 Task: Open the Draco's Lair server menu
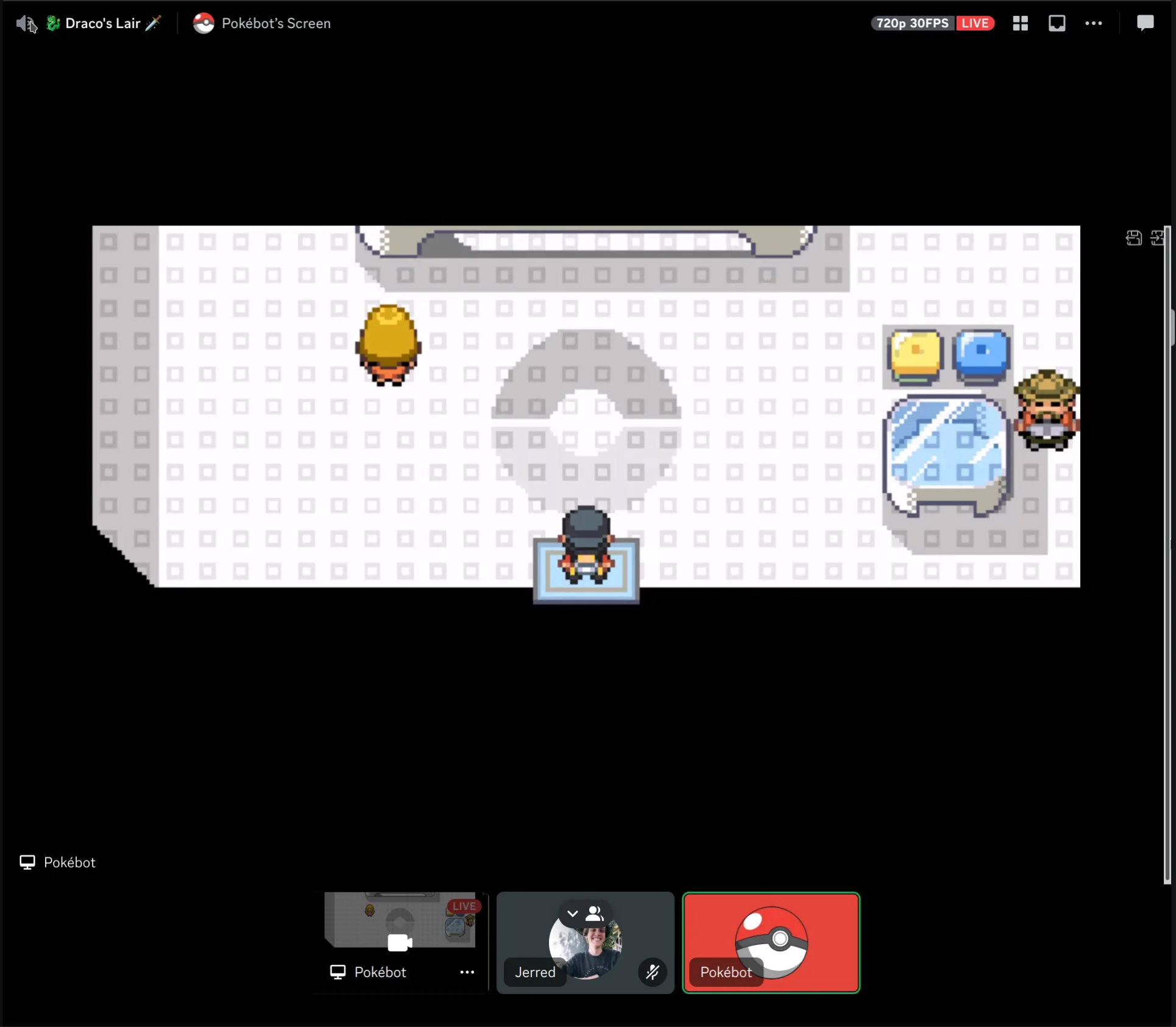pyautogui.click(x=104, y=23)
